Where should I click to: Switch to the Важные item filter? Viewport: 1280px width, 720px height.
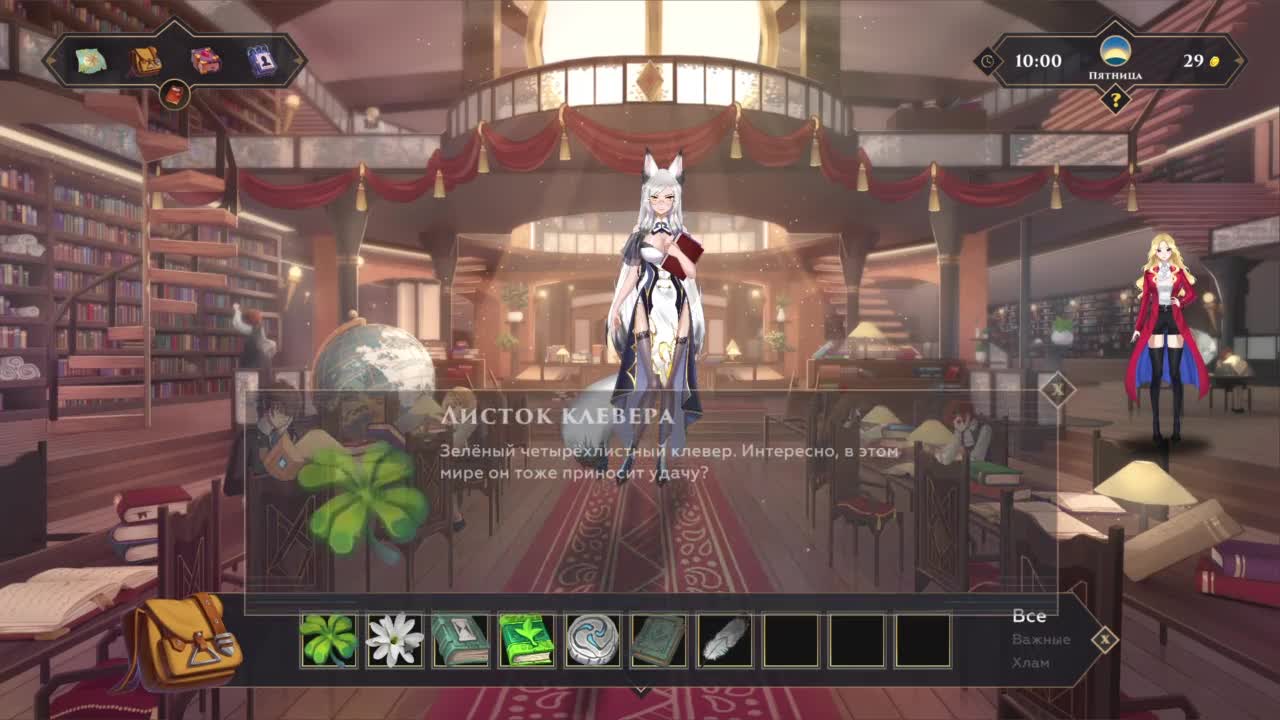tap(1040, 639)
